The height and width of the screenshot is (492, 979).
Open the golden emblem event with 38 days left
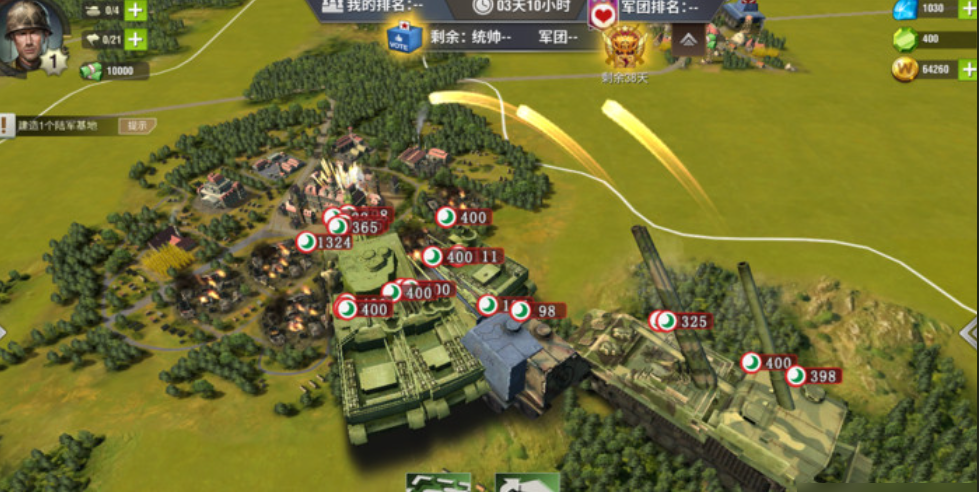coord(624,46)
